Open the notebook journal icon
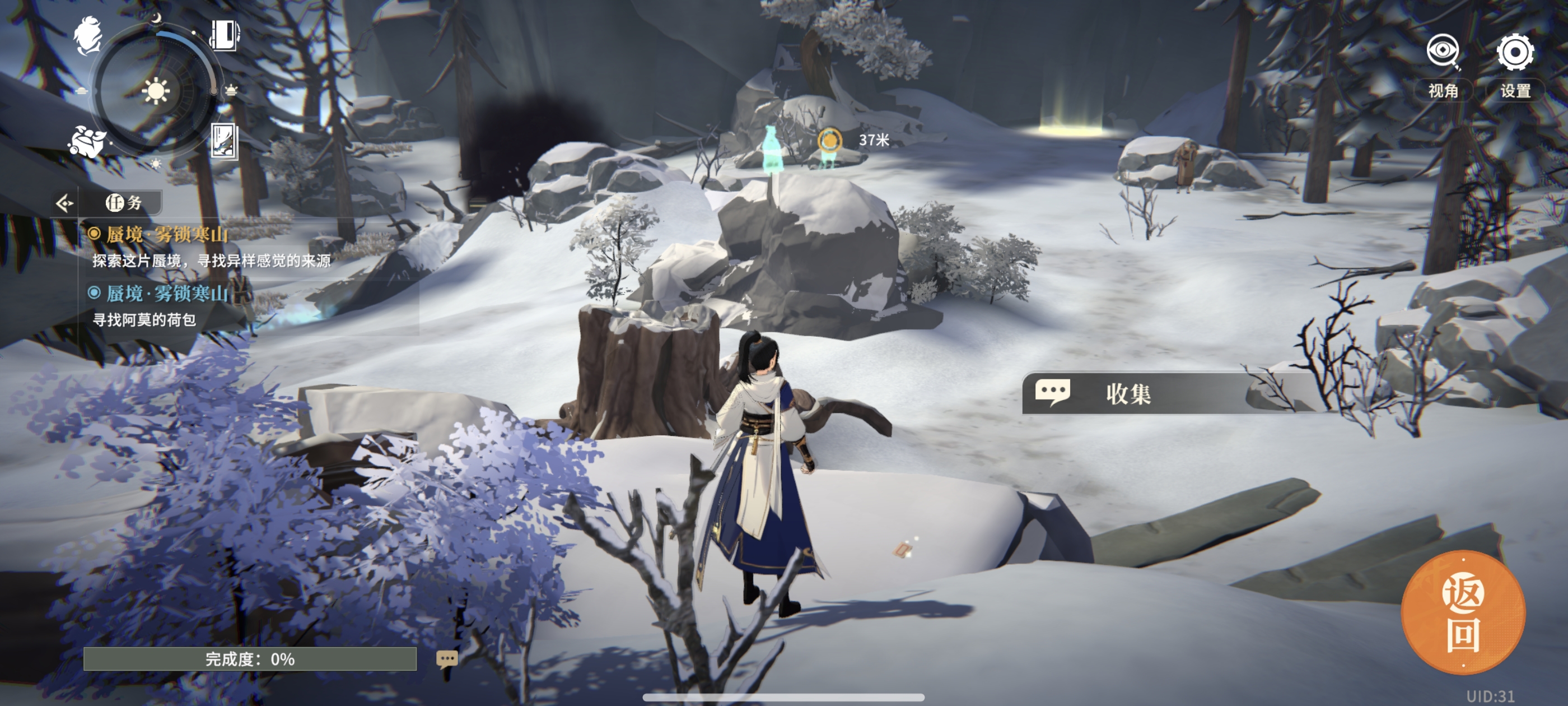 pyautogui.click(x=225, y=35)
